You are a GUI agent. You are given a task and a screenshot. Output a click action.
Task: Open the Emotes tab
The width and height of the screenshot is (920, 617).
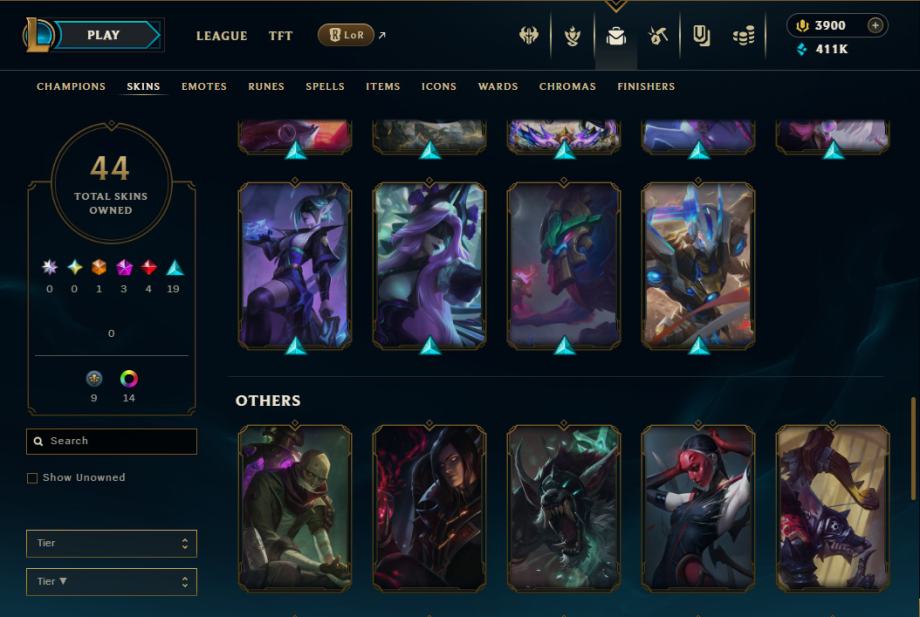(204, 87)
